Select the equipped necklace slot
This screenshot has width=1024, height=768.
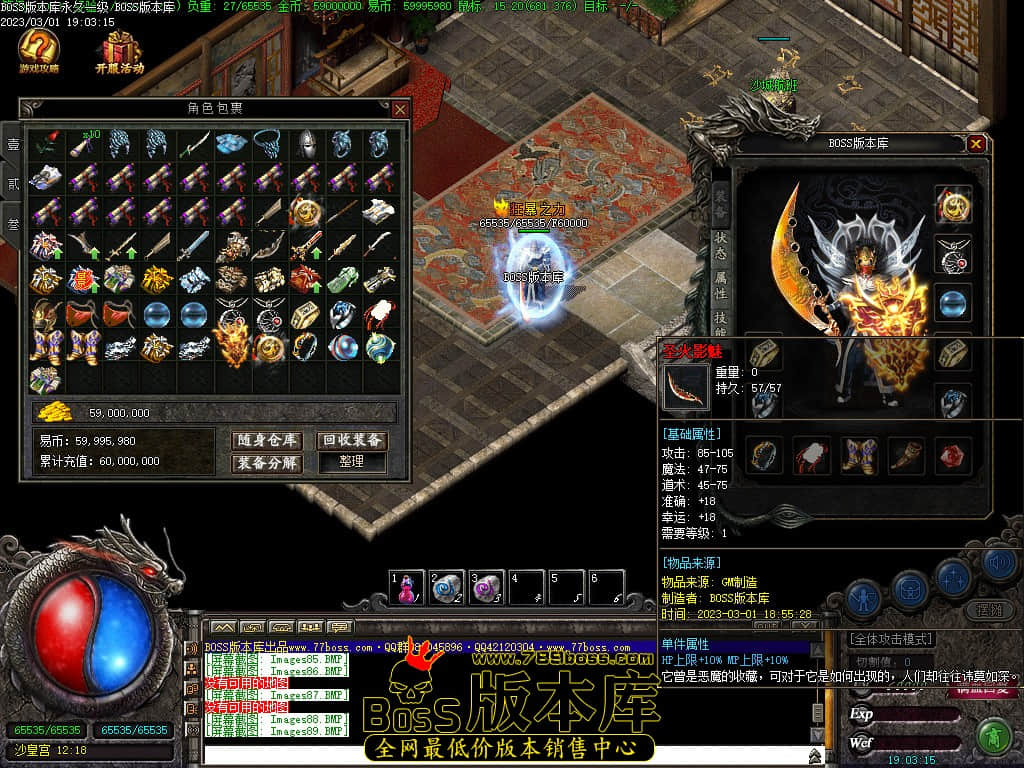953,254
